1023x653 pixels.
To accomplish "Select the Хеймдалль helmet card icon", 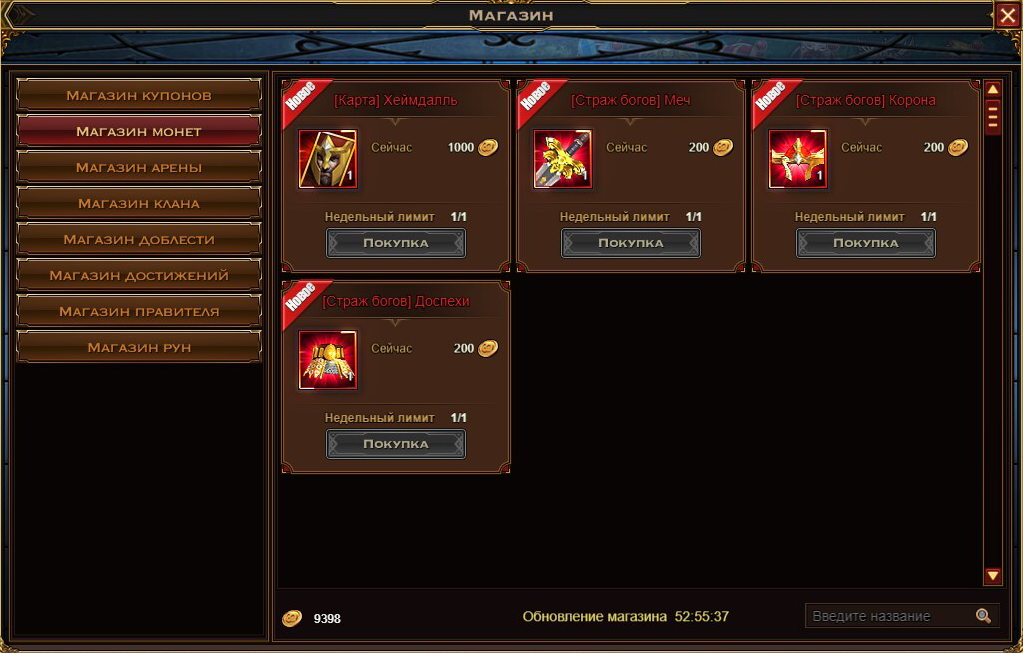I will (328, 159).
